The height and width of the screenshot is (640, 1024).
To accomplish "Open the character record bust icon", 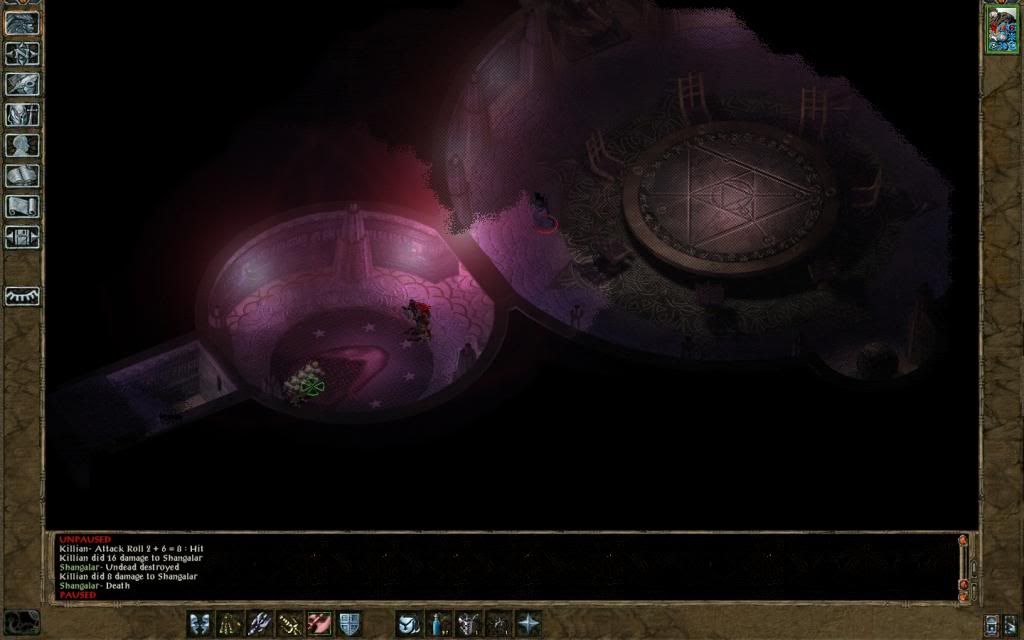I will (22, 145).
